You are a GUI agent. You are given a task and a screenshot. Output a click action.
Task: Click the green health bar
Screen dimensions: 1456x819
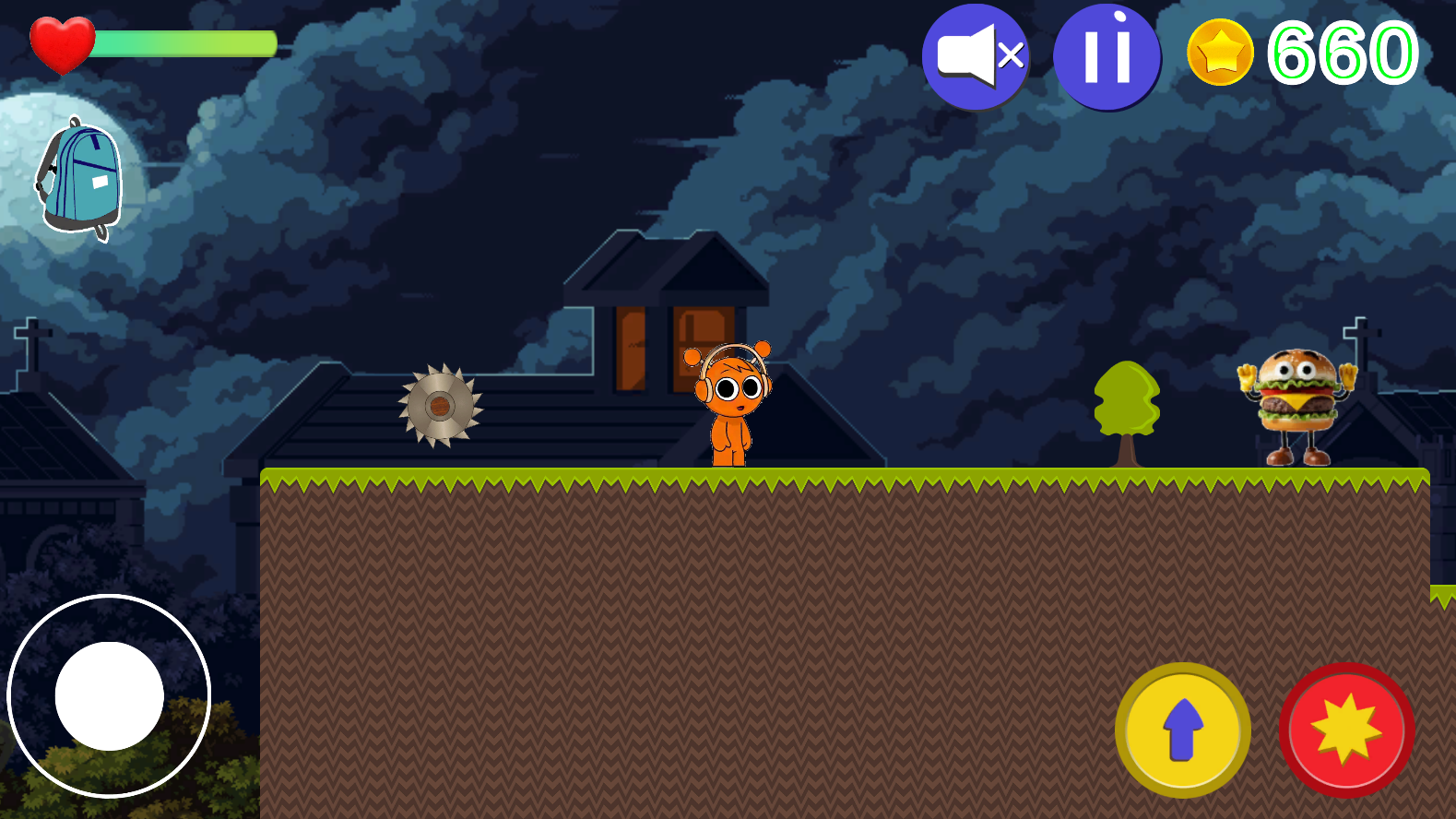coord(184,42)
